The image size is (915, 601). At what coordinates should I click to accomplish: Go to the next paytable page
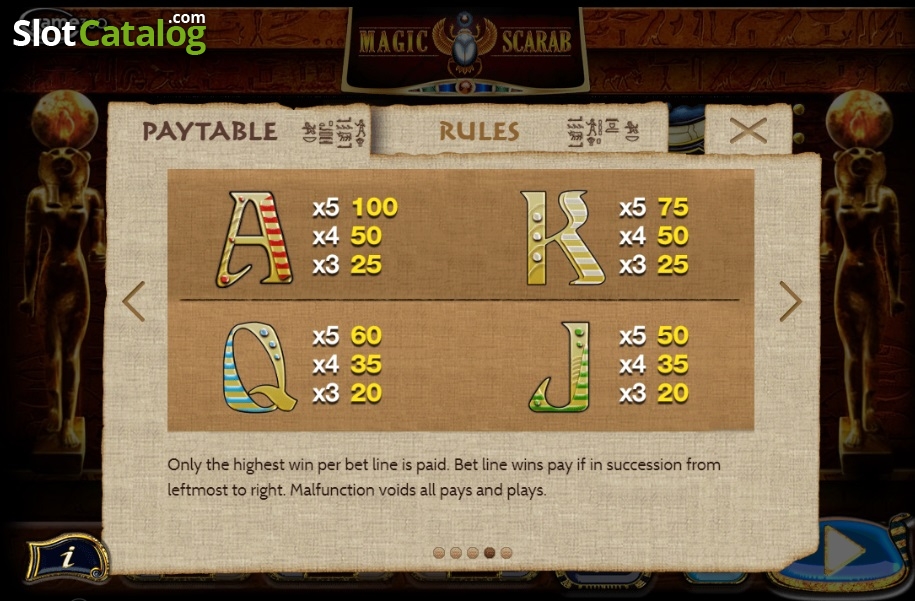coord(790,300)
